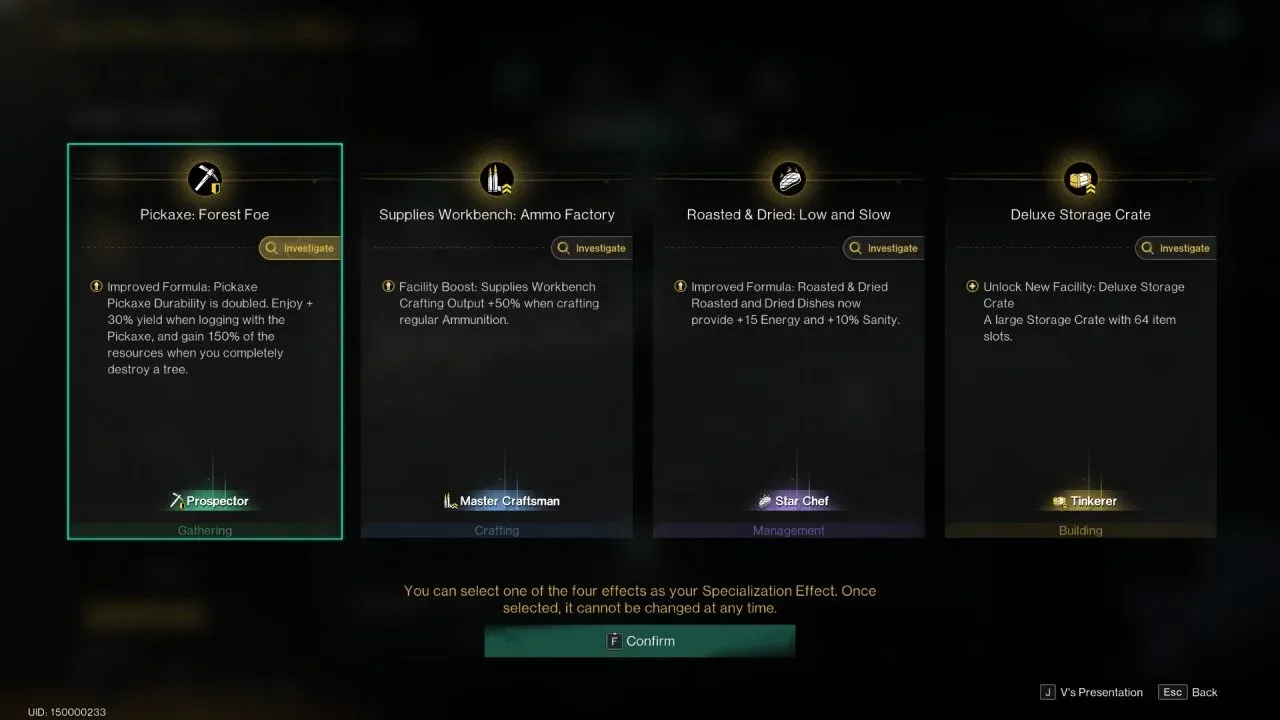1280x720 pixels.
Task: Open V's Presentation
Action: (1090, 691)
